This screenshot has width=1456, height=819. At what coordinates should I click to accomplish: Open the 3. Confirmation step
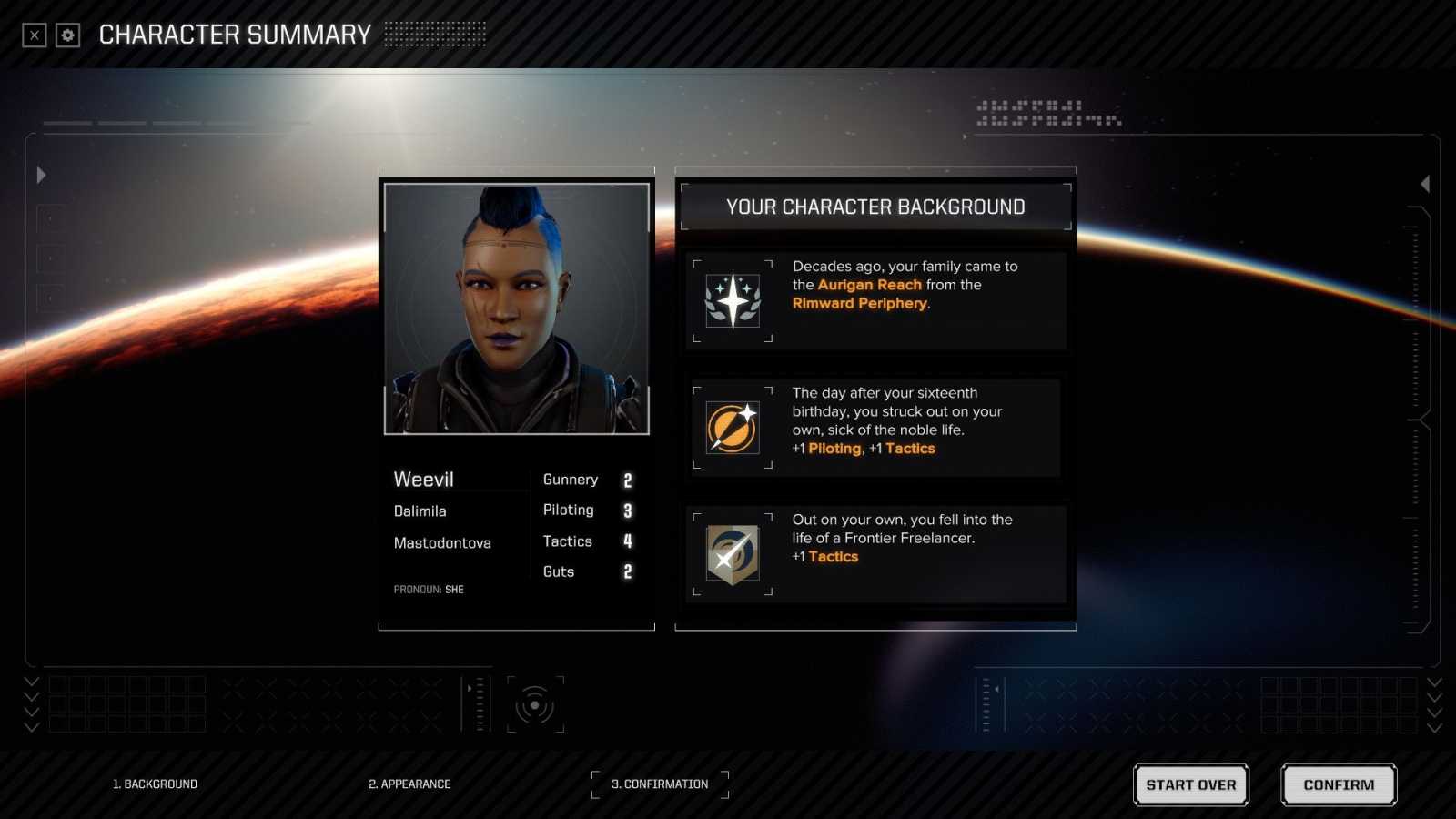660,784
